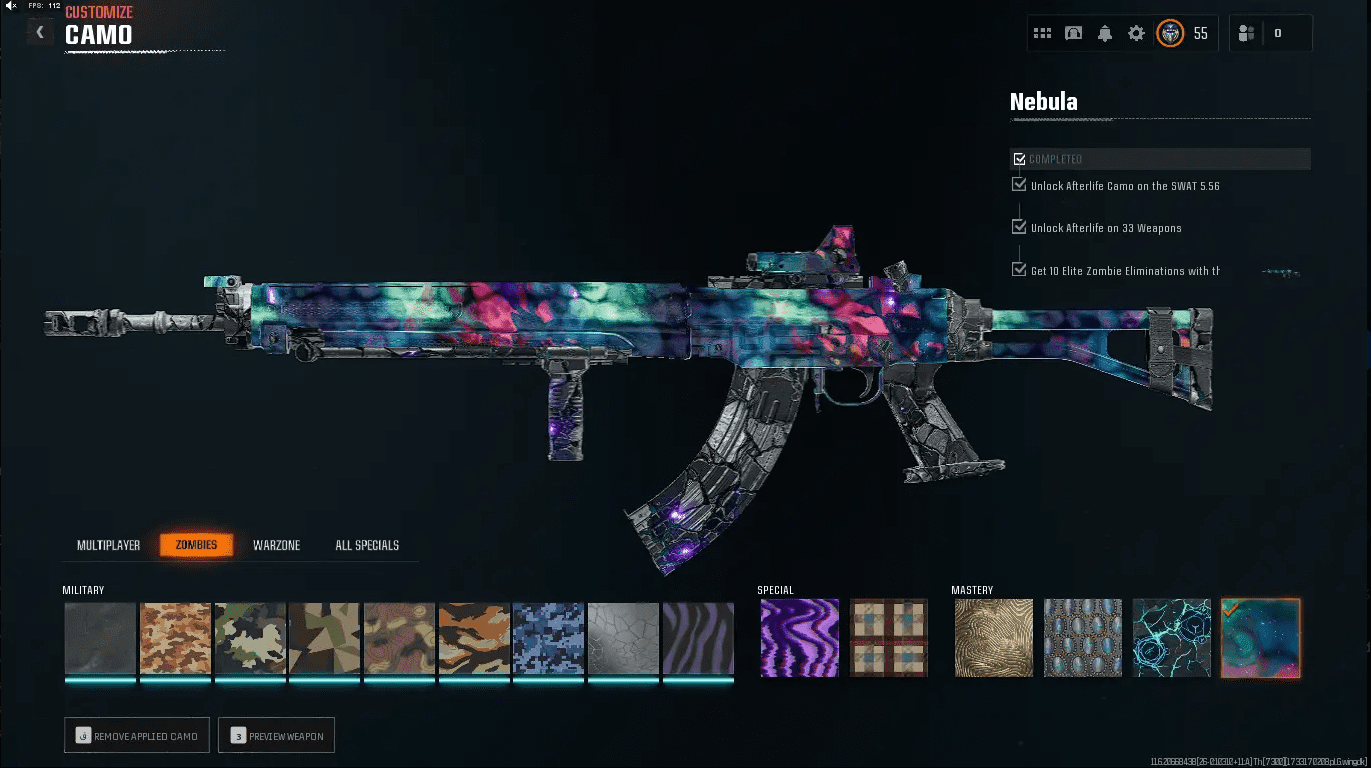This screenshot has width=1371, height=768.
Task: Pick the cyan electric circuit mastery camo
Action: click(1171, 638)
